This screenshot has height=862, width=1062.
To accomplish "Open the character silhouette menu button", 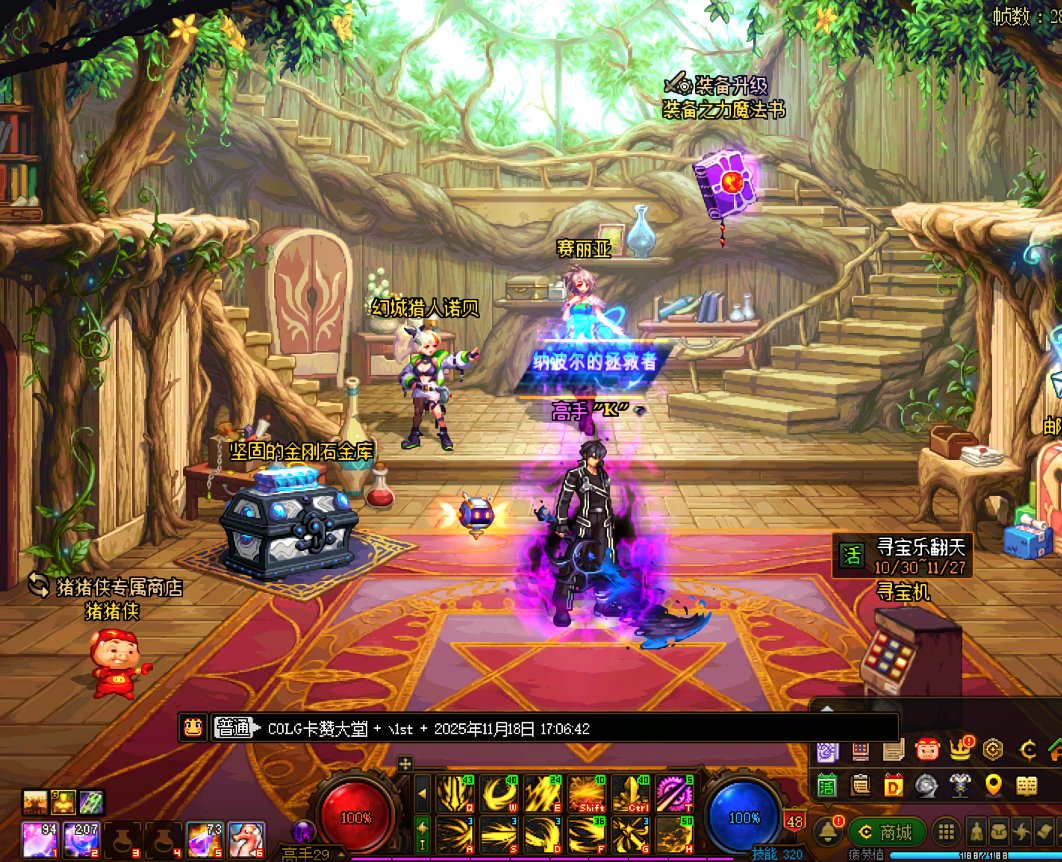I will (x=975, y=832).
